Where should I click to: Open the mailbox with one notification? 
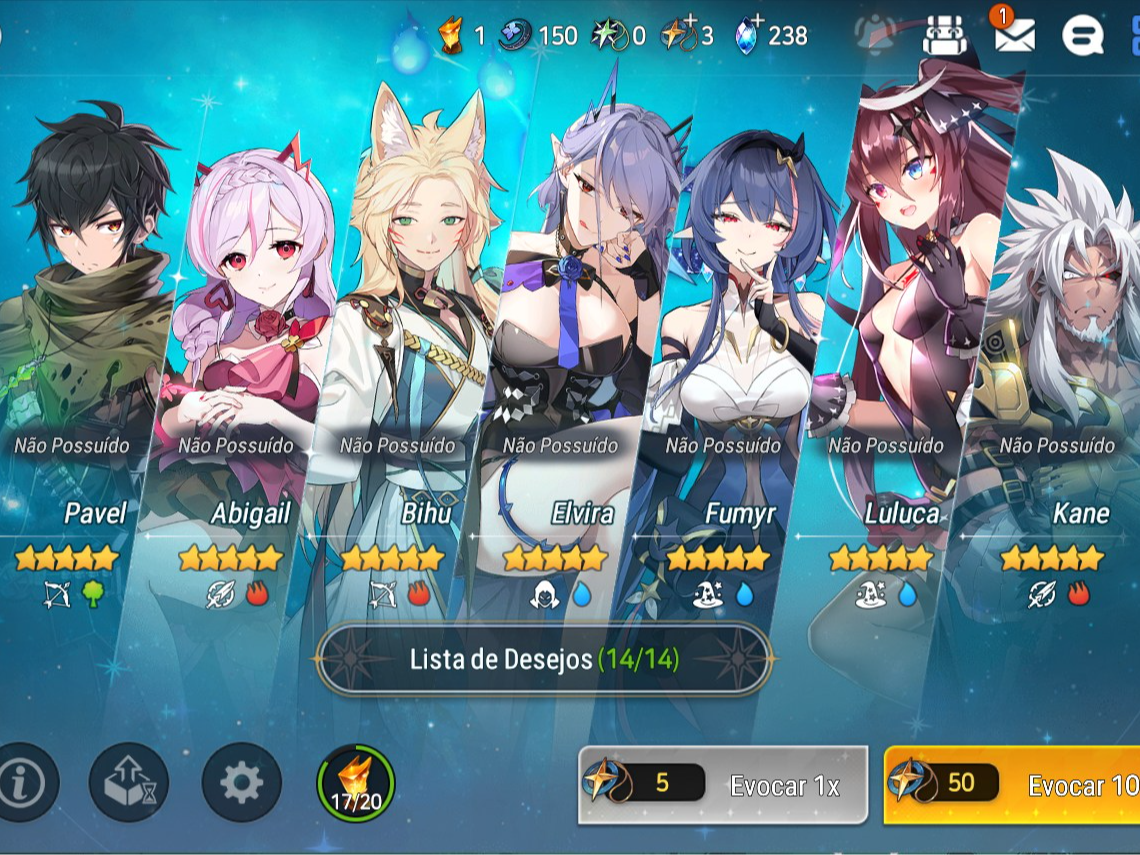click(x=1014, y=36)
